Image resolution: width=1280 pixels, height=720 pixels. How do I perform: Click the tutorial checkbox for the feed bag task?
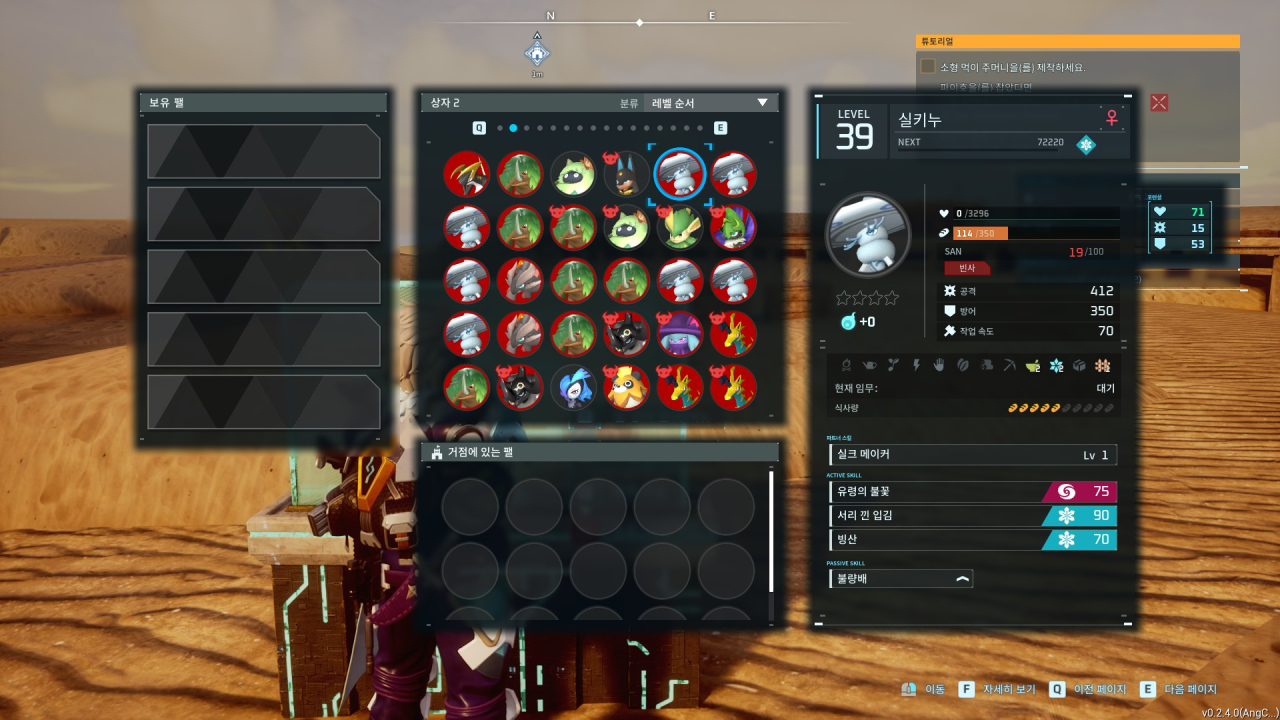pyautogui.click(x=928, y=67)
